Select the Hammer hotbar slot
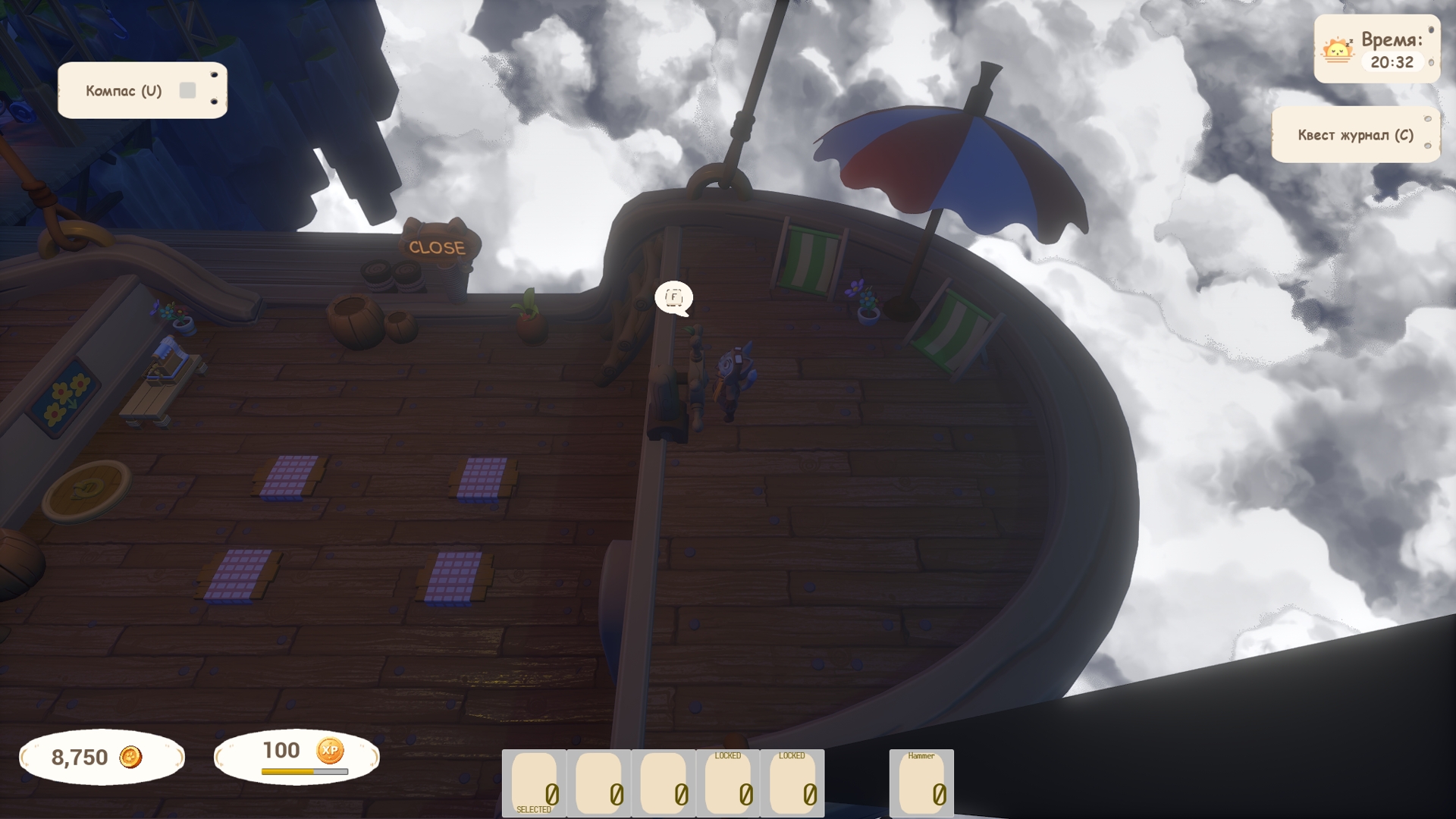Image resolution: width=1456 pixels, height=819 pixels. (921, 783)
